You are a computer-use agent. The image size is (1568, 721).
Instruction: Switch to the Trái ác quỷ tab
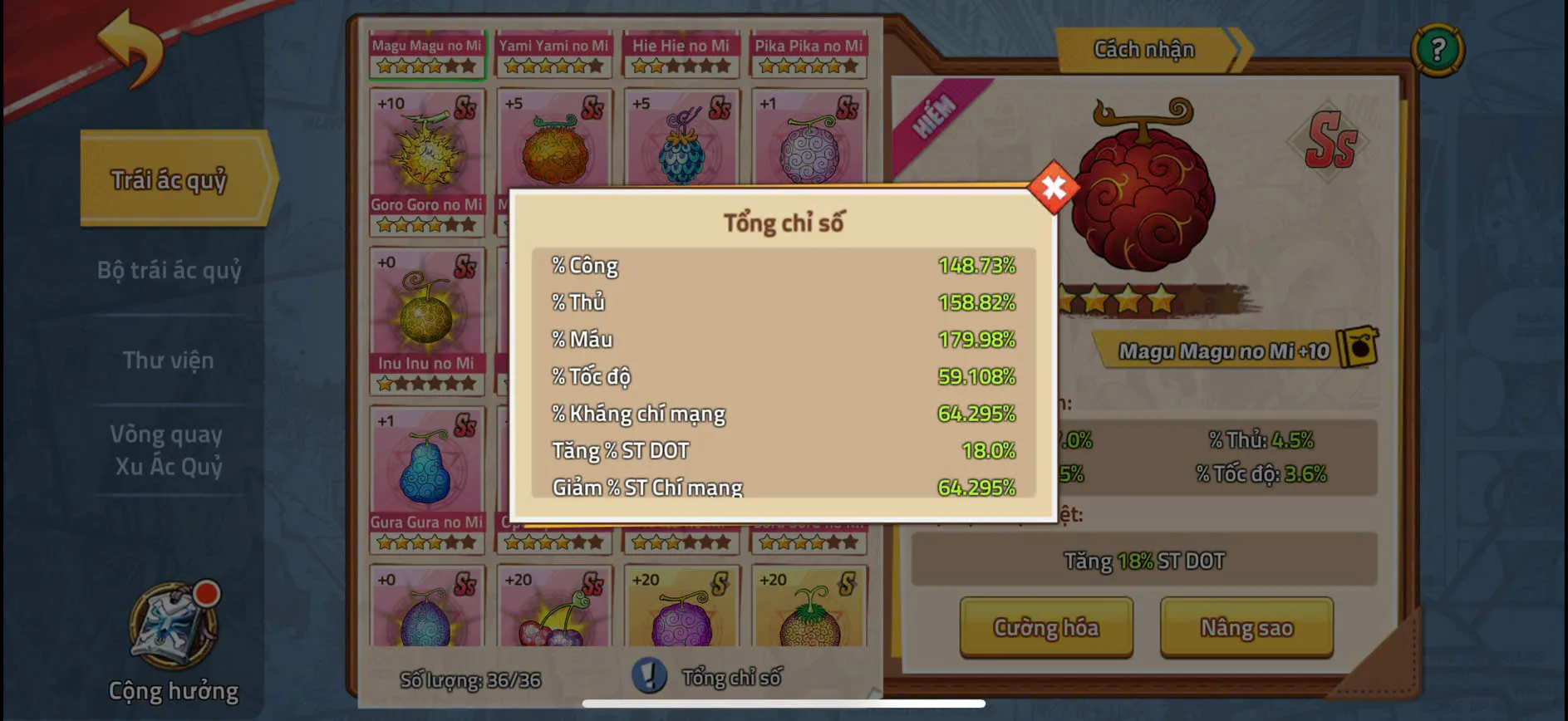tap(170, 177)
